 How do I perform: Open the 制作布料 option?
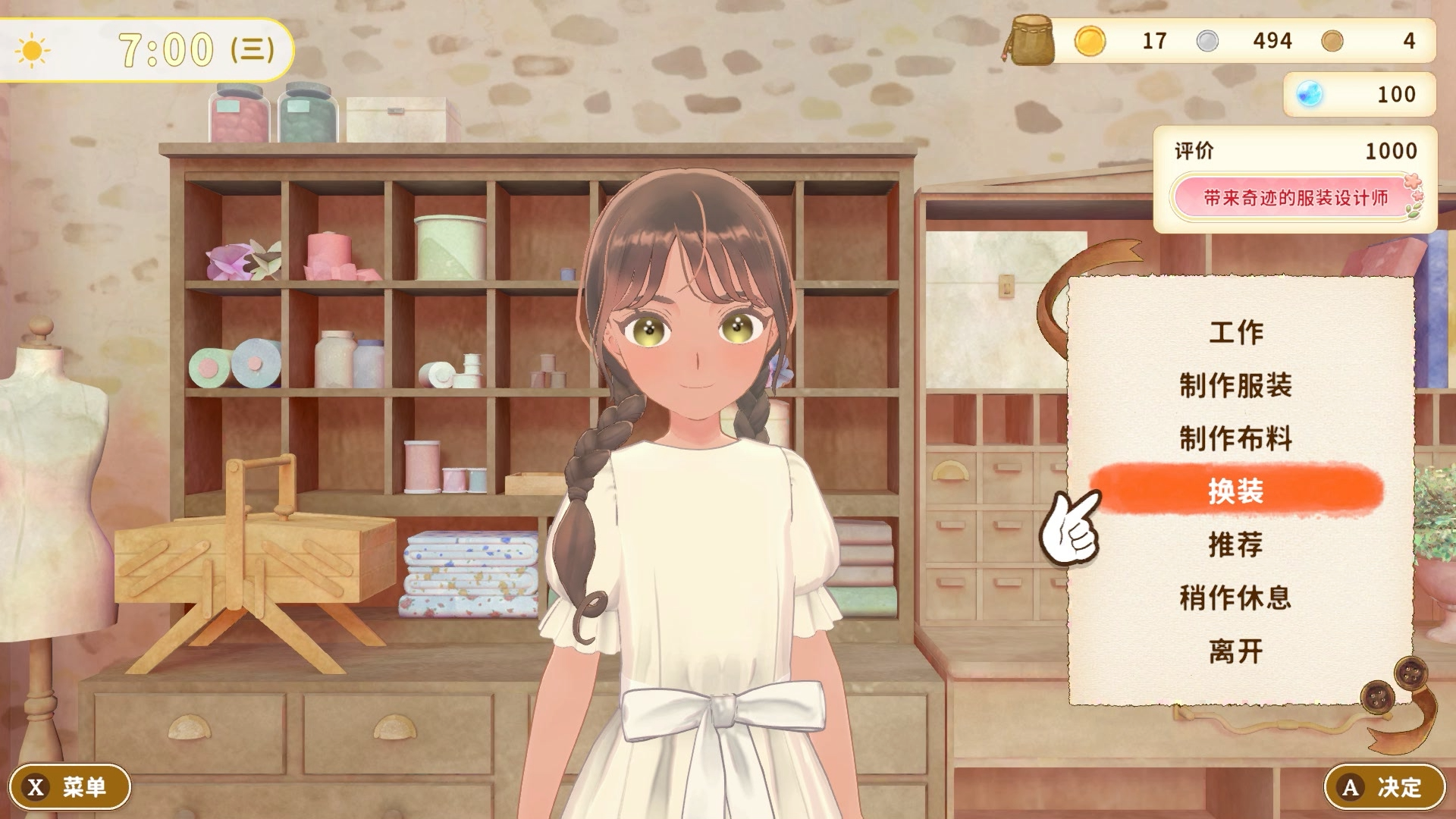[1236, 438]
